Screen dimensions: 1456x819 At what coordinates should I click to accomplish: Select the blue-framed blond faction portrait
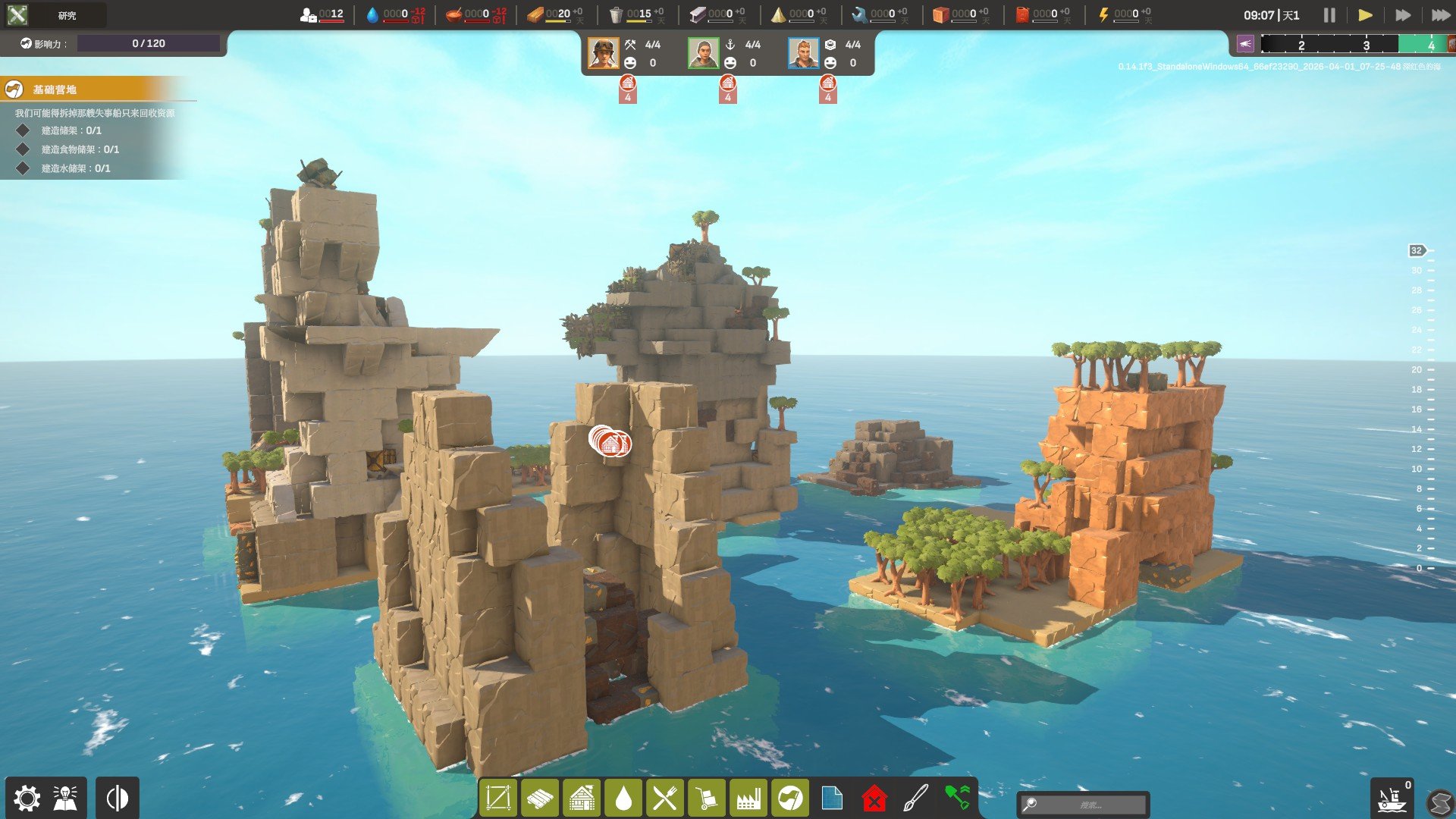803,53
